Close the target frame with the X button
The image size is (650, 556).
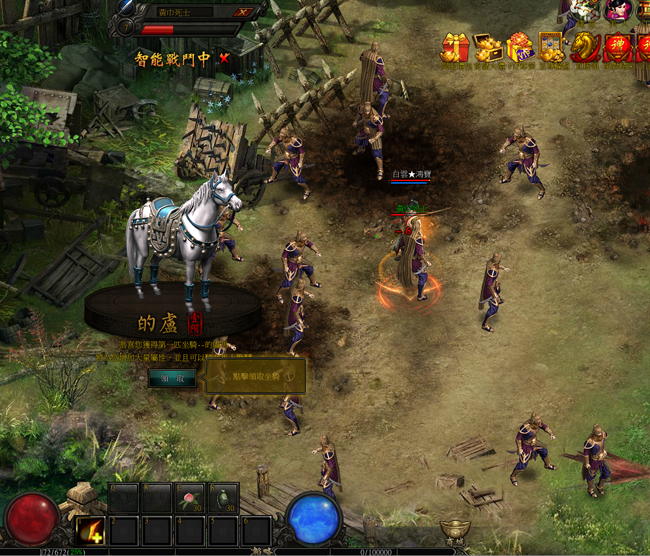click(243, 12)
